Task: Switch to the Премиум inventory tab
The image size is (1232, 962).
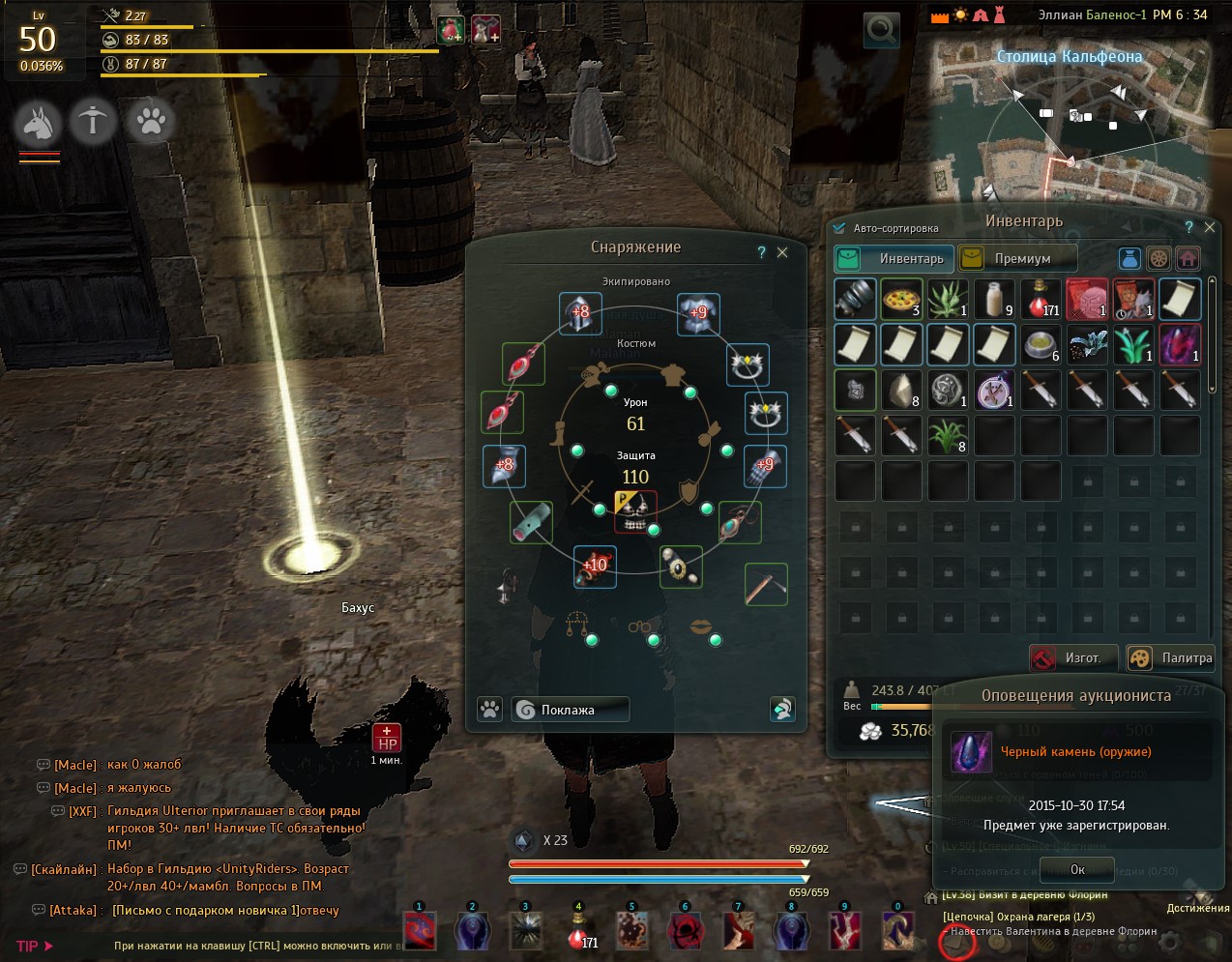Action: click(1017, 258)
